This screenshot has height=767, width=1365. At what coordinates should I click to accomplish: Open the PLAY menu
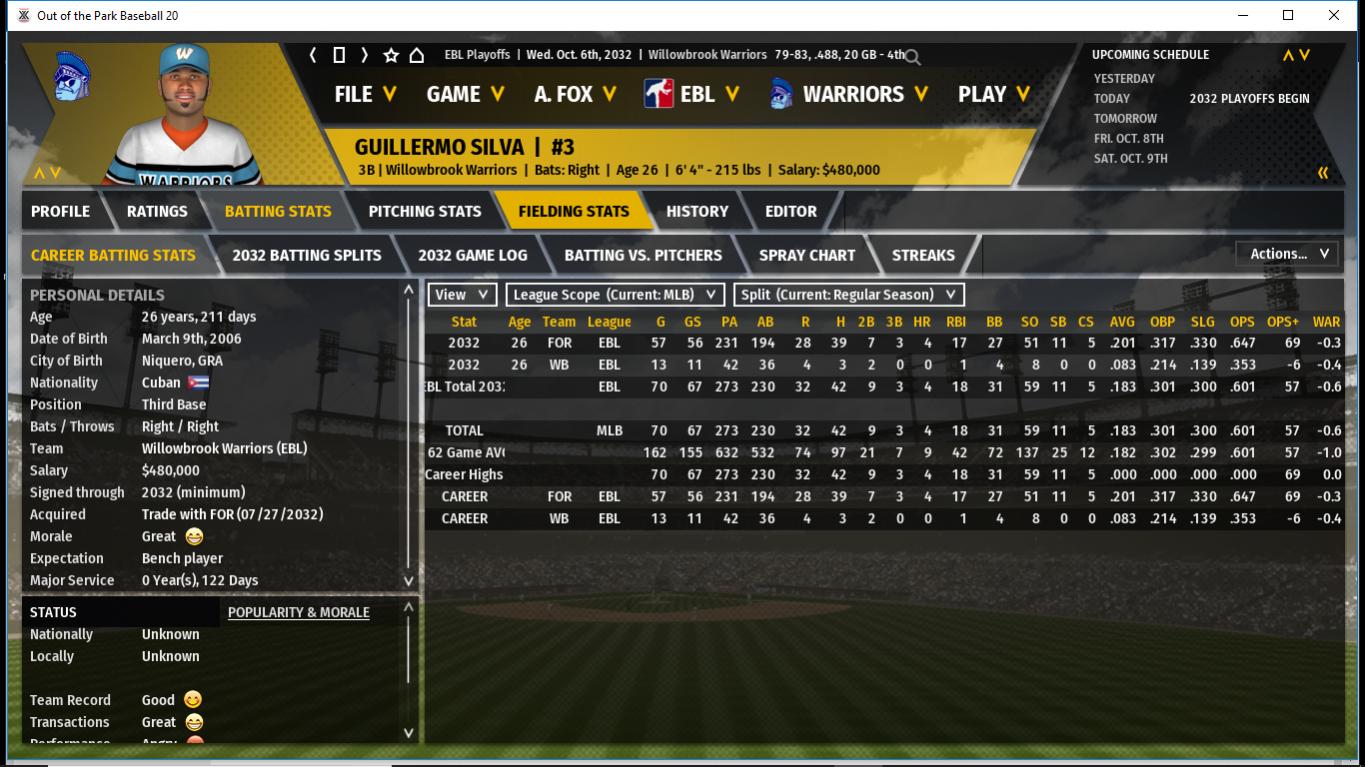click(x=993, y=94)
